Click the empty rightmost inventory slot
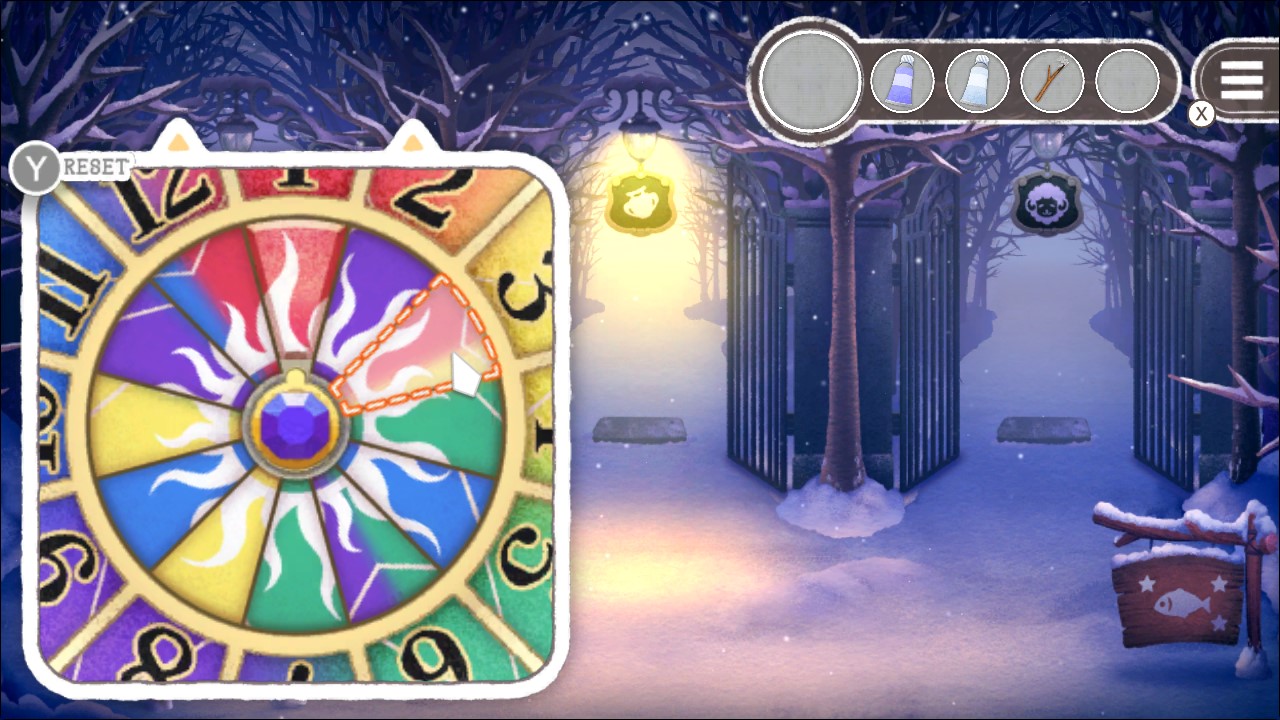The width and height of the screenshot is (1280, 720). point(1126,81)
